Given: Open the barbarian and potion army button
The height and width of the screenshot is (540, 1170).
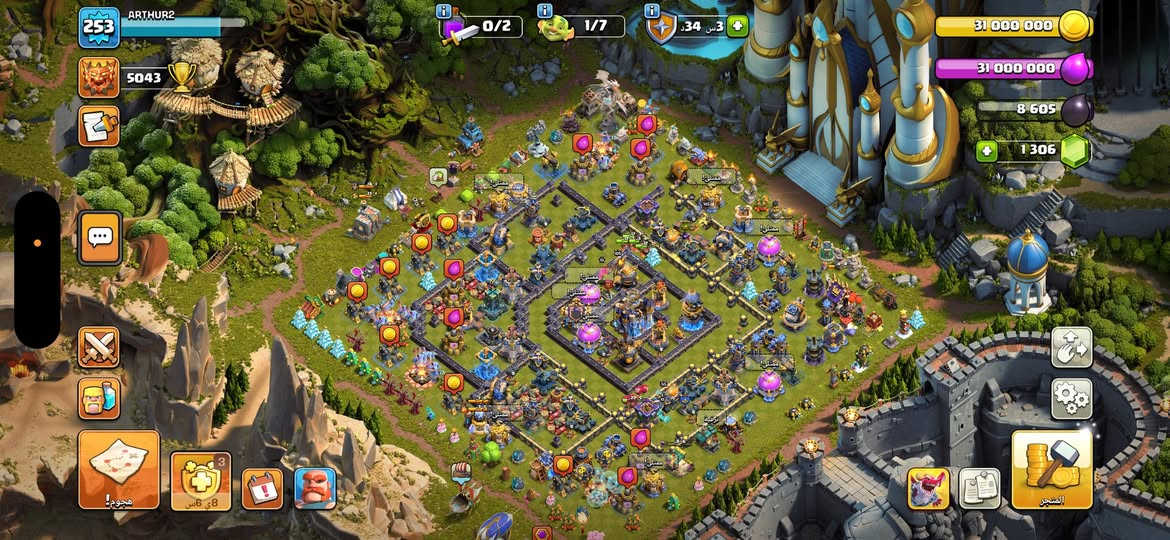Looking at the screenshot, I should (99, 398).
